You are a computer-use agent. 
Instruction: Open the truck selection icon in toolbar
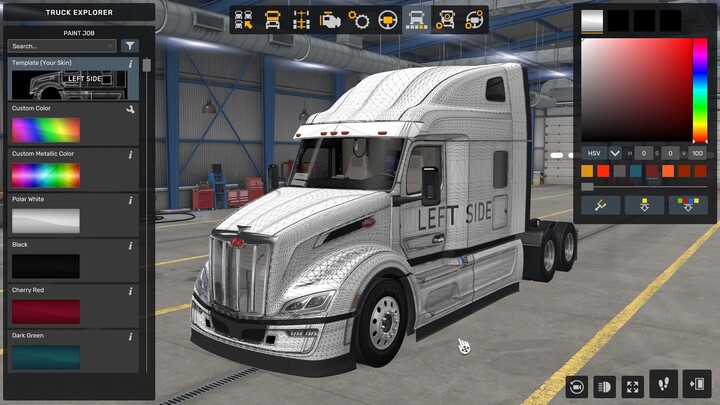point(242,19)
